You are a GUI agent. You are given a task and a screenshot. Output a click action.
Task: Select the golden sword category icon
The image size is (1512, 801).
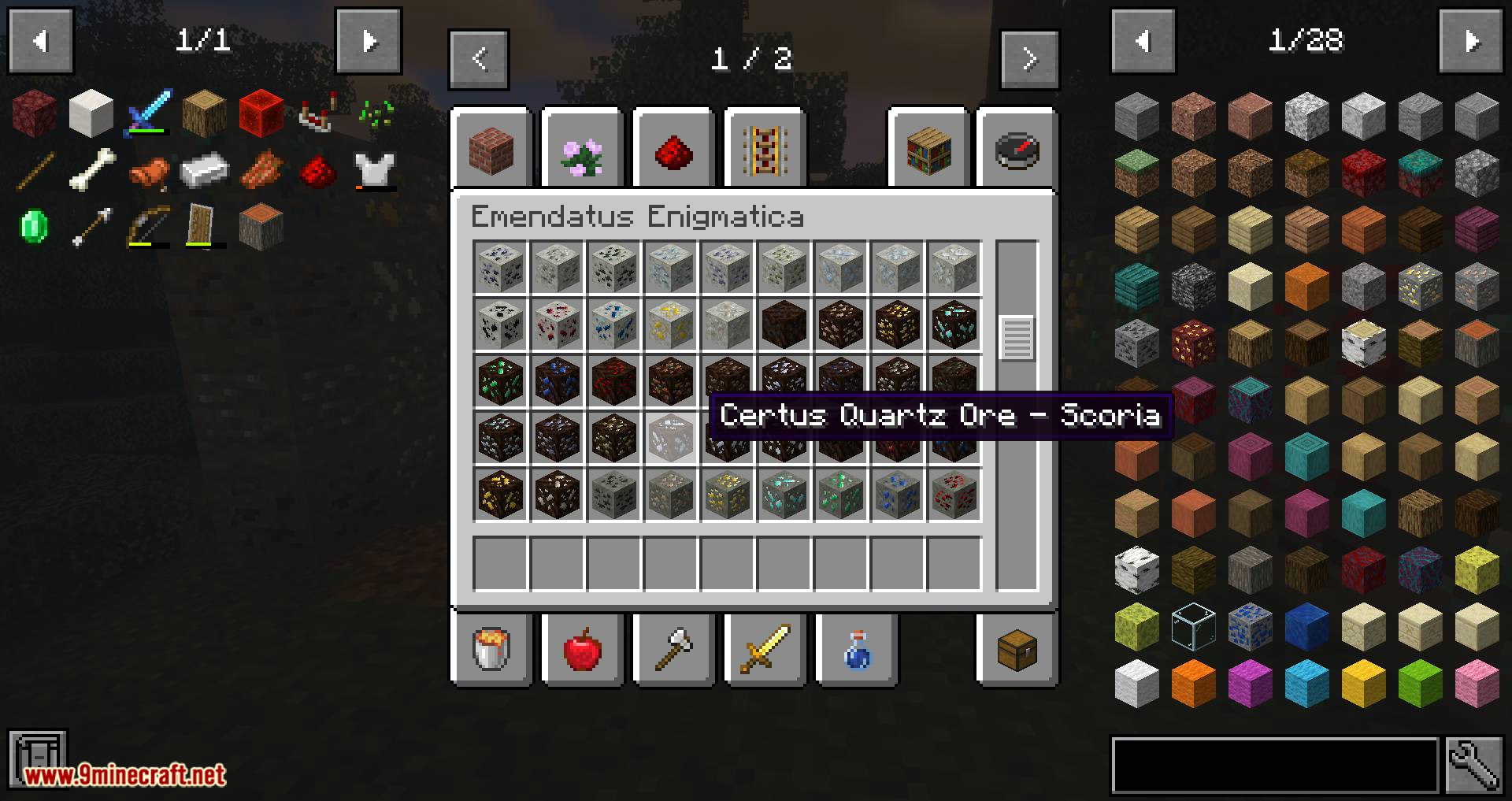(765, 650)
